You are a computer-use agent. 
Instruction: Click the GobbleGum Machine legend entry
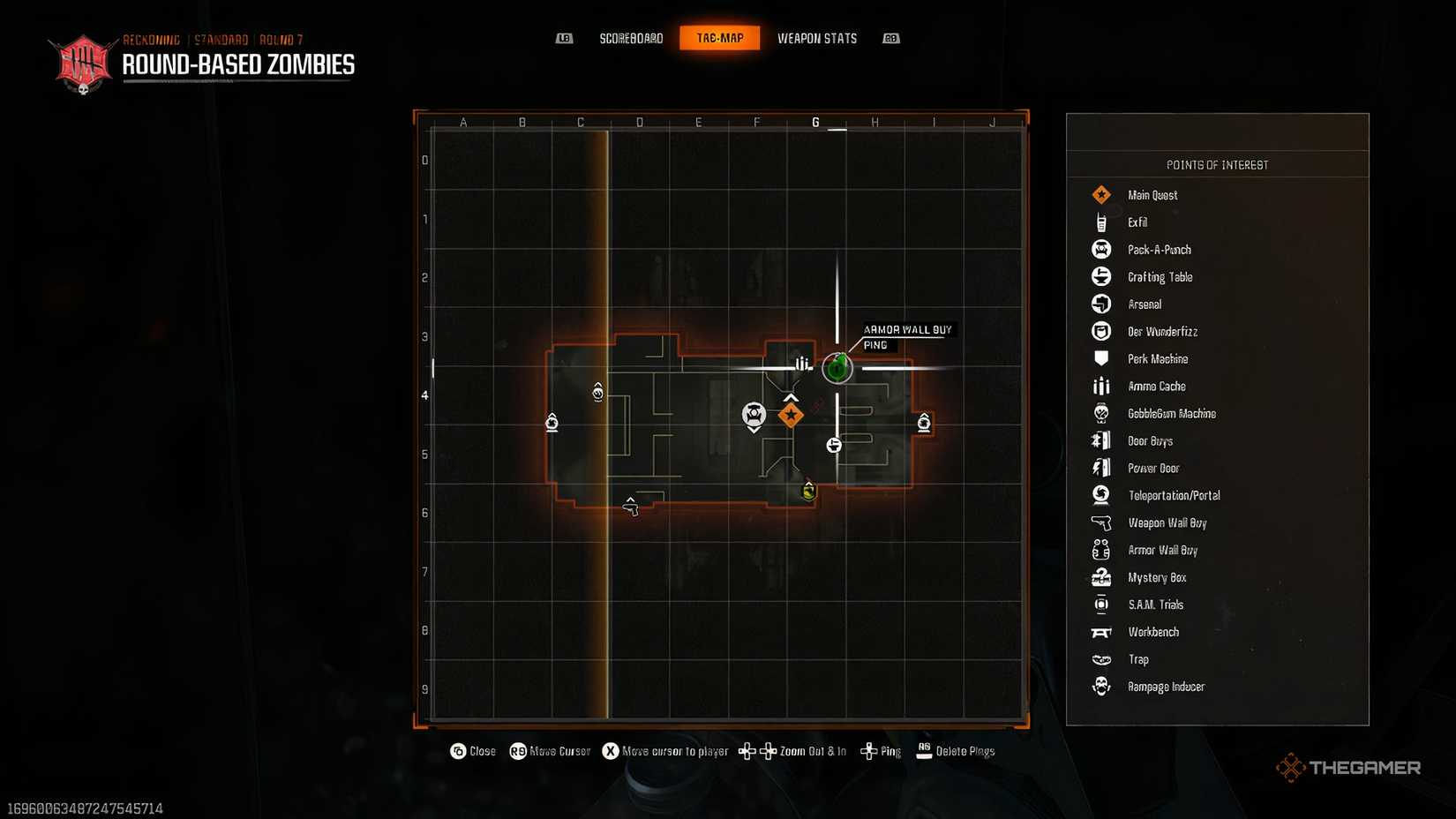pos(1171,414)
